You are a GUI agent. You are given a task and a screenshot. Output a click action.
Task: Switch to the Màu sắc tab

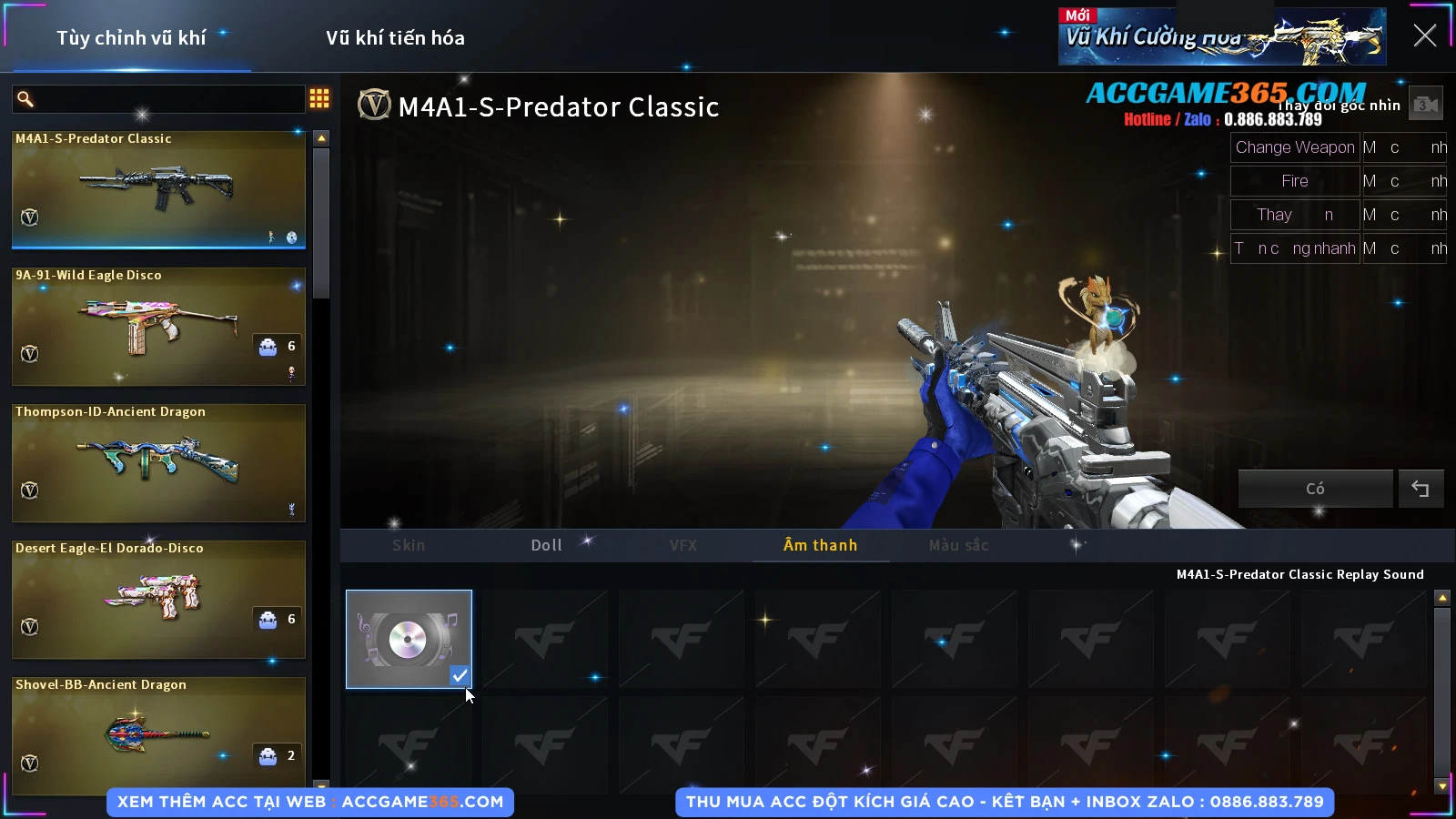(x=958, y=545)
